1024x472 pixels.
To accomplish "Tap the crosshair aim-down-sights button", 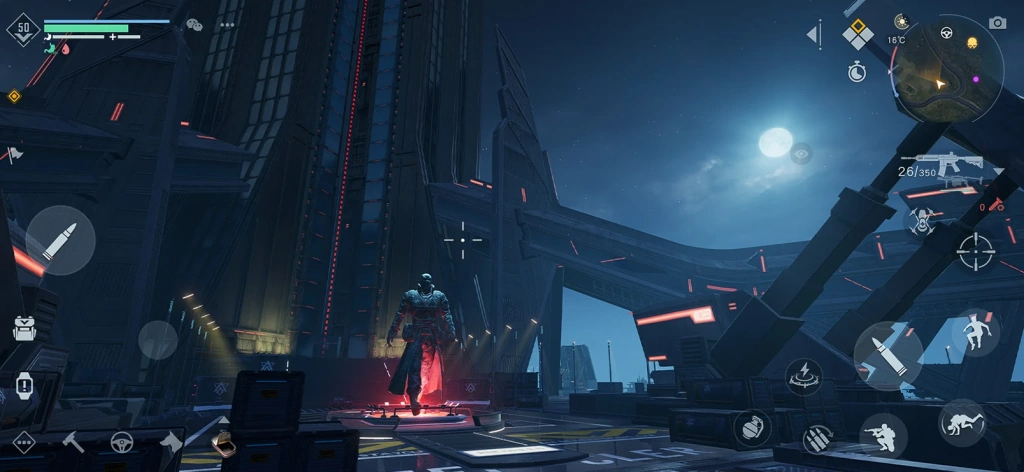I will pos(975,250).
